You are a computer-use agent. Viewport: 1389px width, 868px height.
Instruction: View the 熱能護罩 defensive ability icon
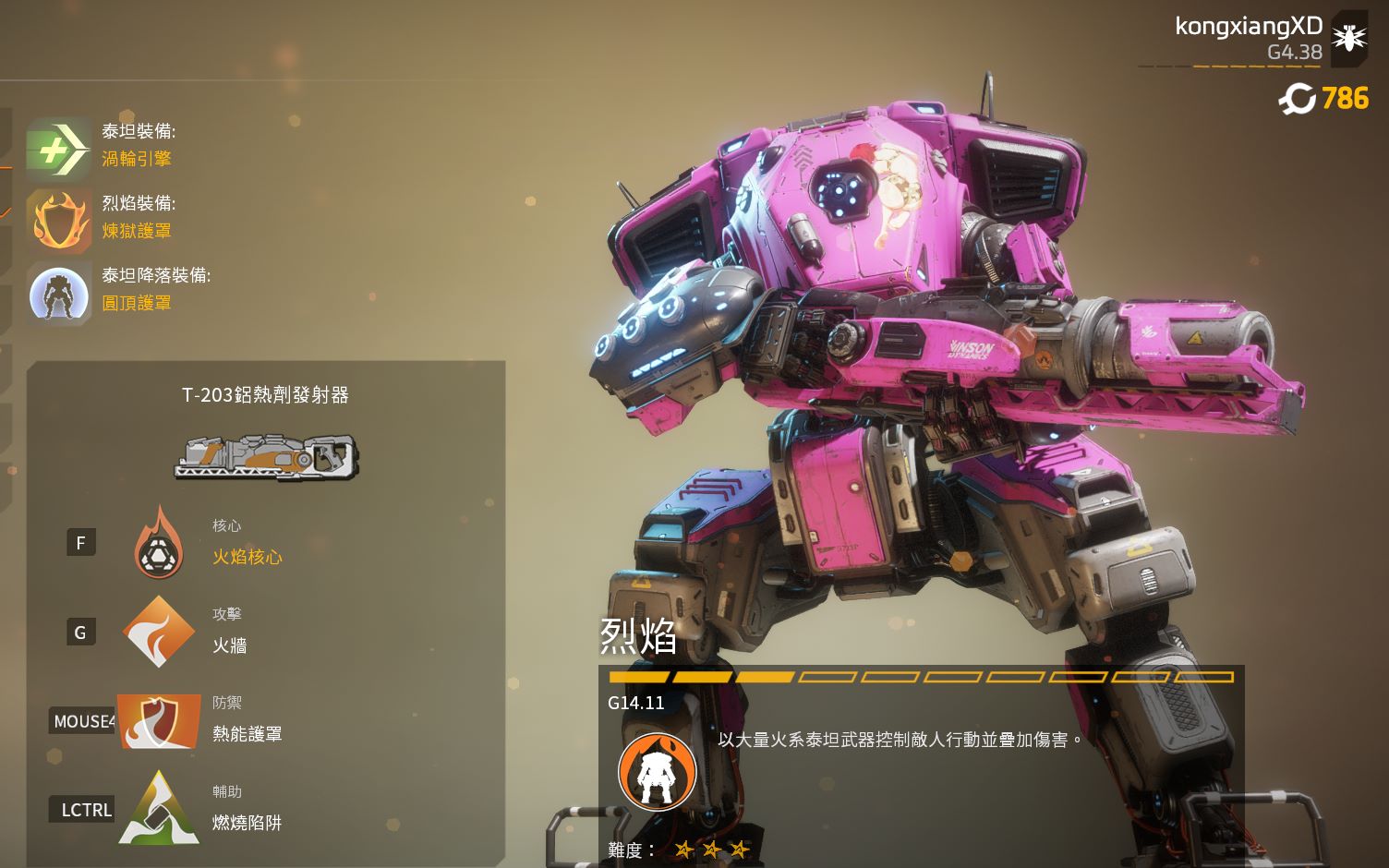click(x=159, y=721)
